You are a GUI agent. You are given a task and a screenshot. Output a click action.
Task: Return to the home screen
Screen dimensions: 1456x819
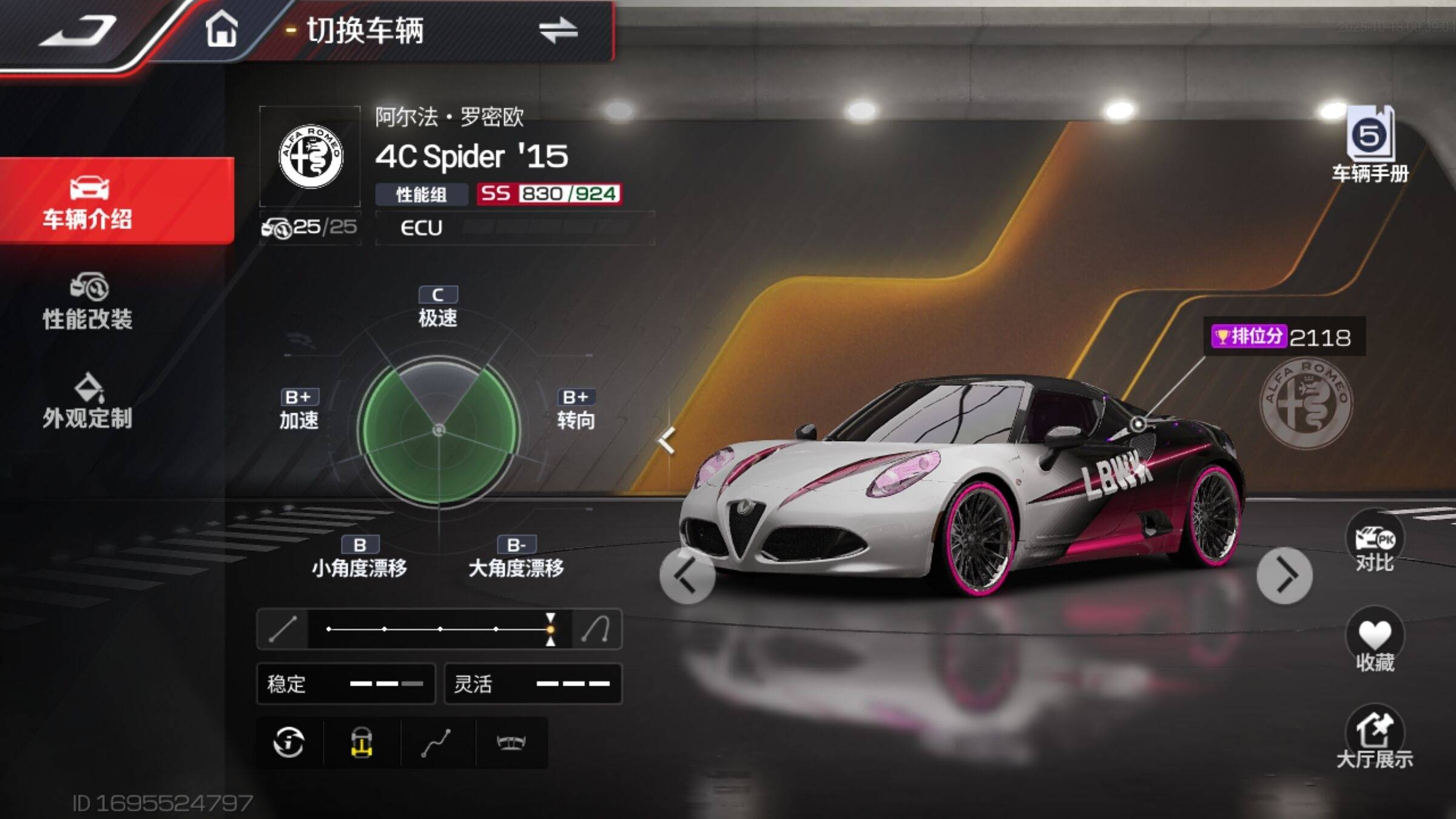tap(221, 30)
